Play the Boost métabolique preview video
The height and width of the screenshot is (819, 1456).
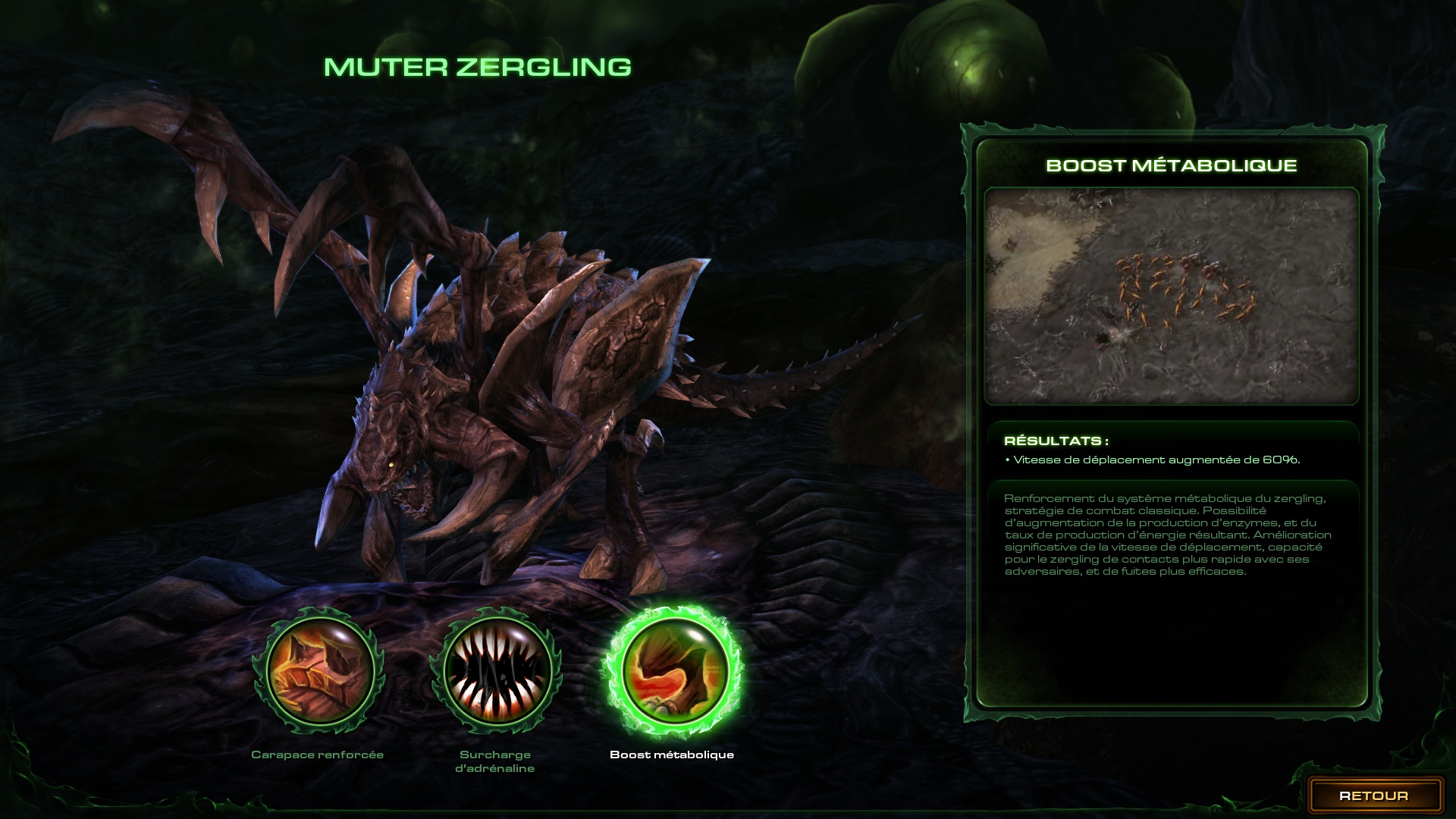[1171, 296]
